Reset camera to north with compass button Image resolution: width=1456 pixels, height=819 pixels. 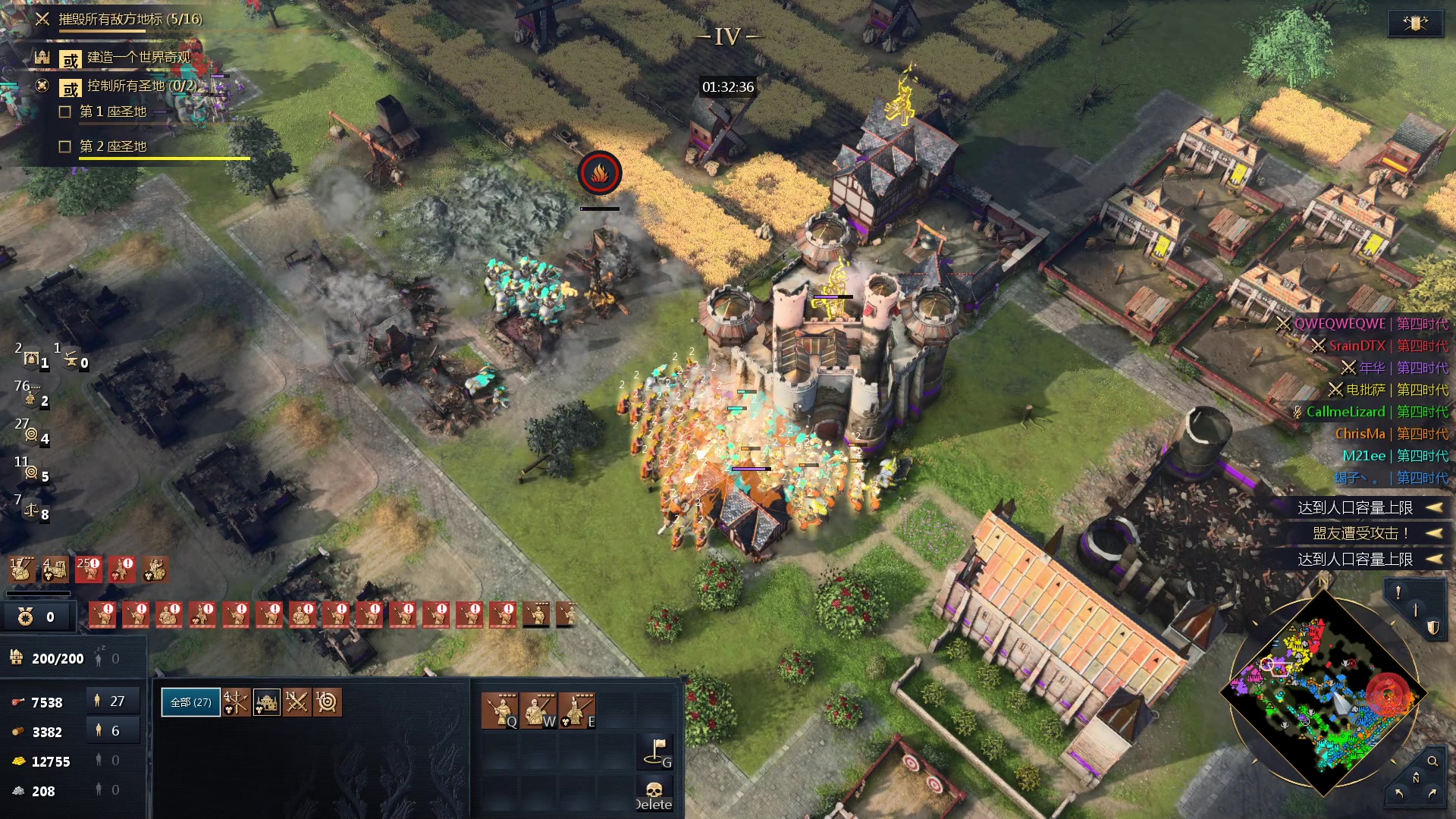1416,779
